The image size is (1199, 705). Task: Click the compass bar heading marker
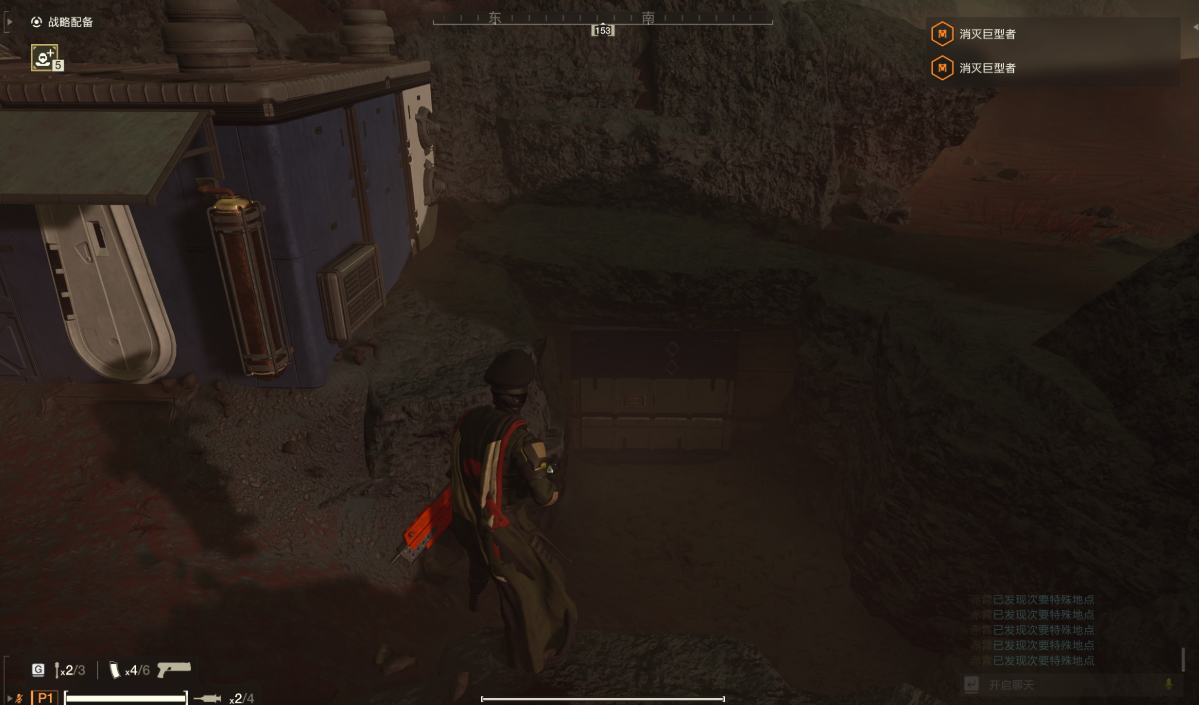click(602, 31)
